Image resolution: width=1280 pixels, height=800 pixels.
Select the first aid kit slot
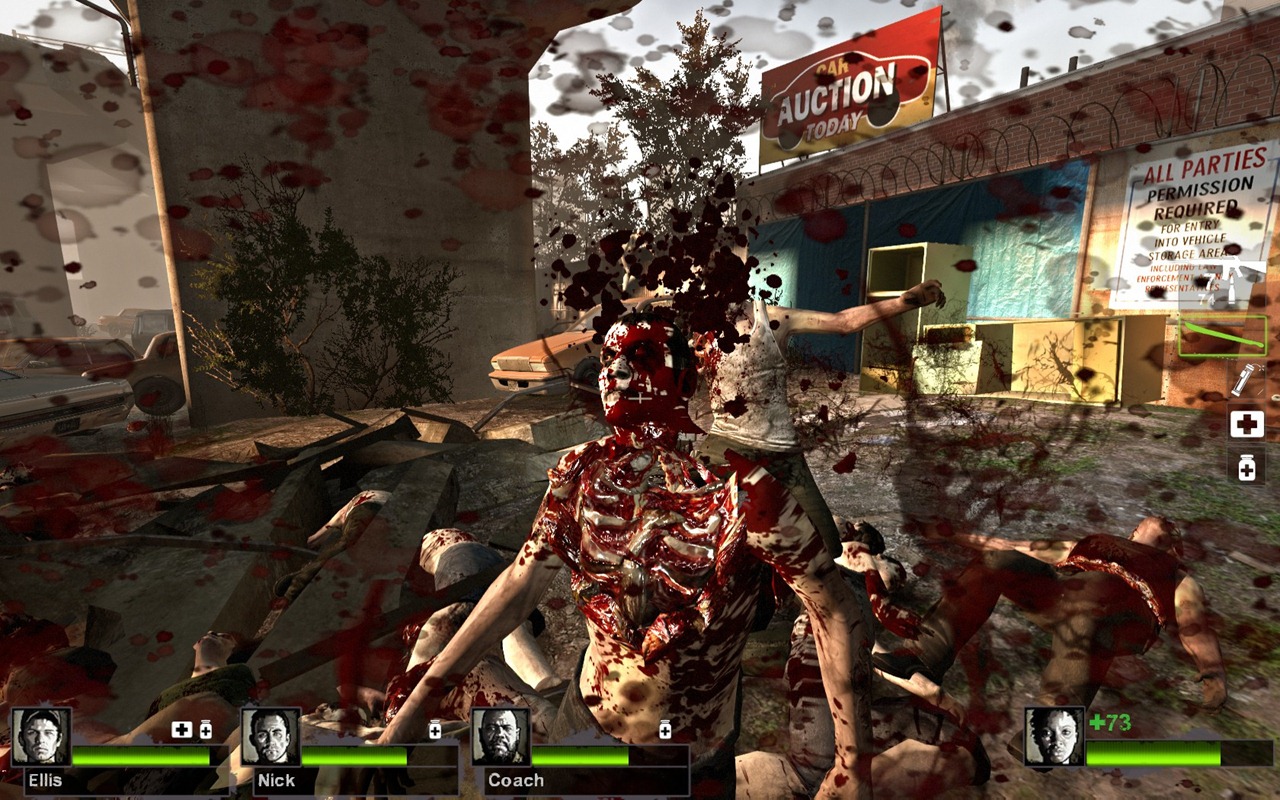click(1246, 424)
